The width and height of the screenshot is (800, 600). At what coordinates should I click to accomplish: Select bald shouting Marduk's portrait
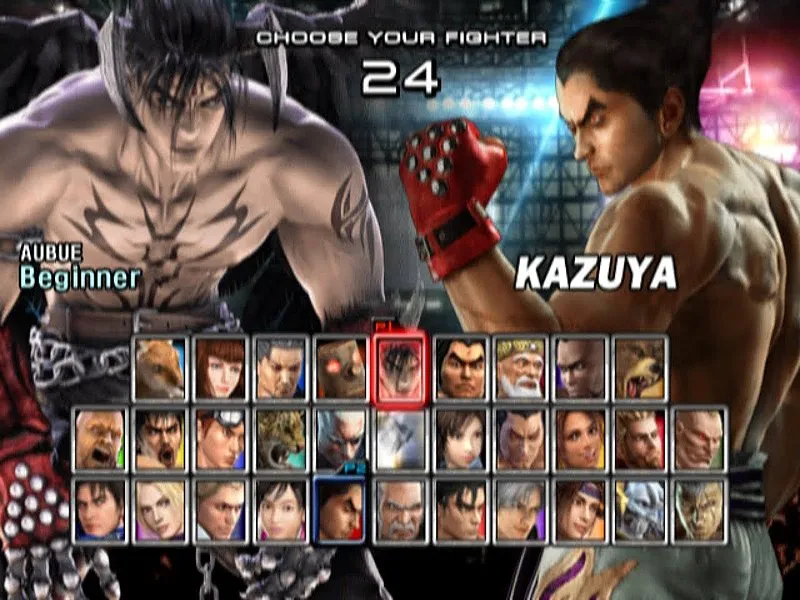(x=100, y=439)
